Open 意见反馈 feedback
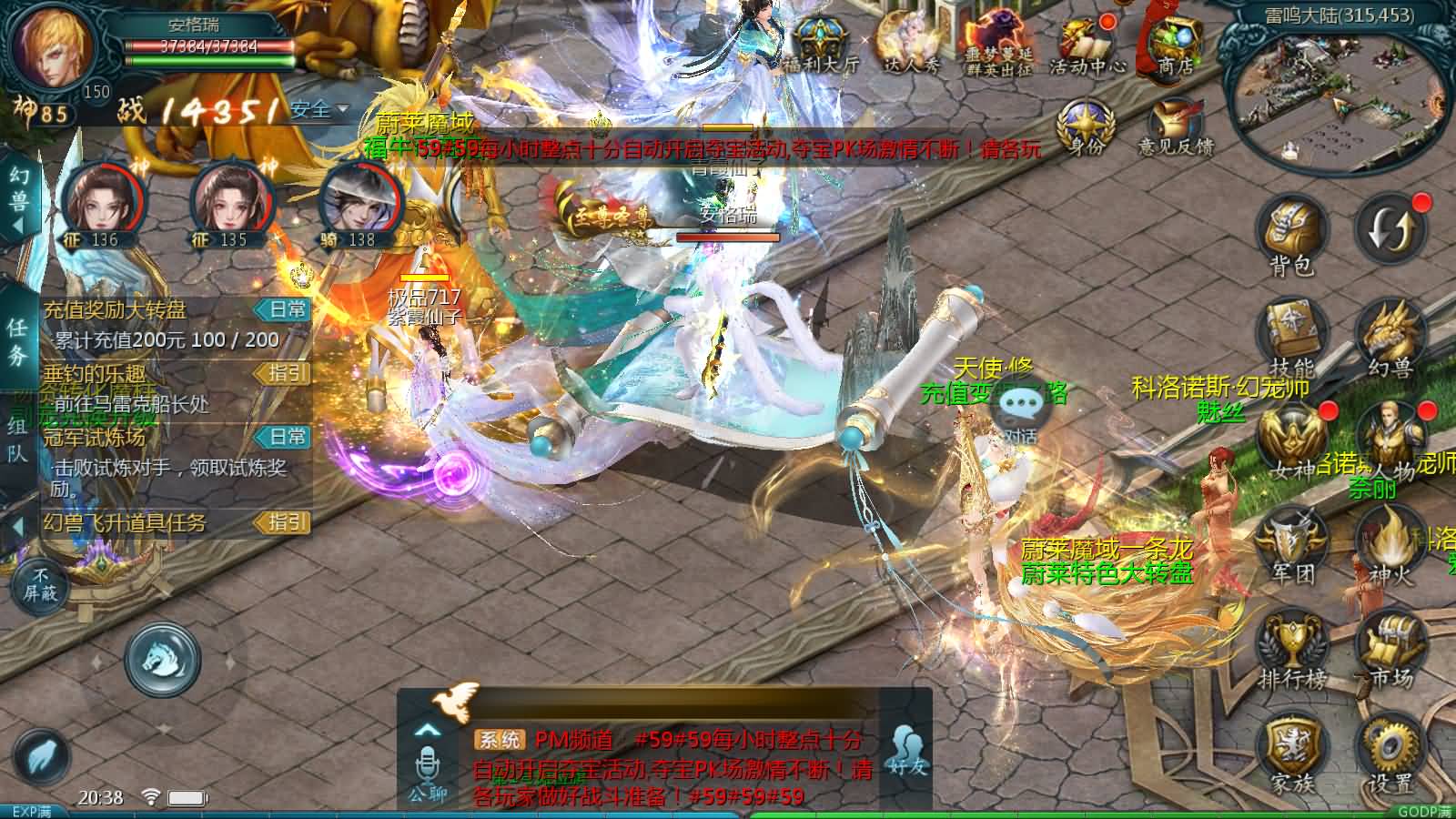The width and height of the screenshot is (1456, 819). [x=1175, y=126]
